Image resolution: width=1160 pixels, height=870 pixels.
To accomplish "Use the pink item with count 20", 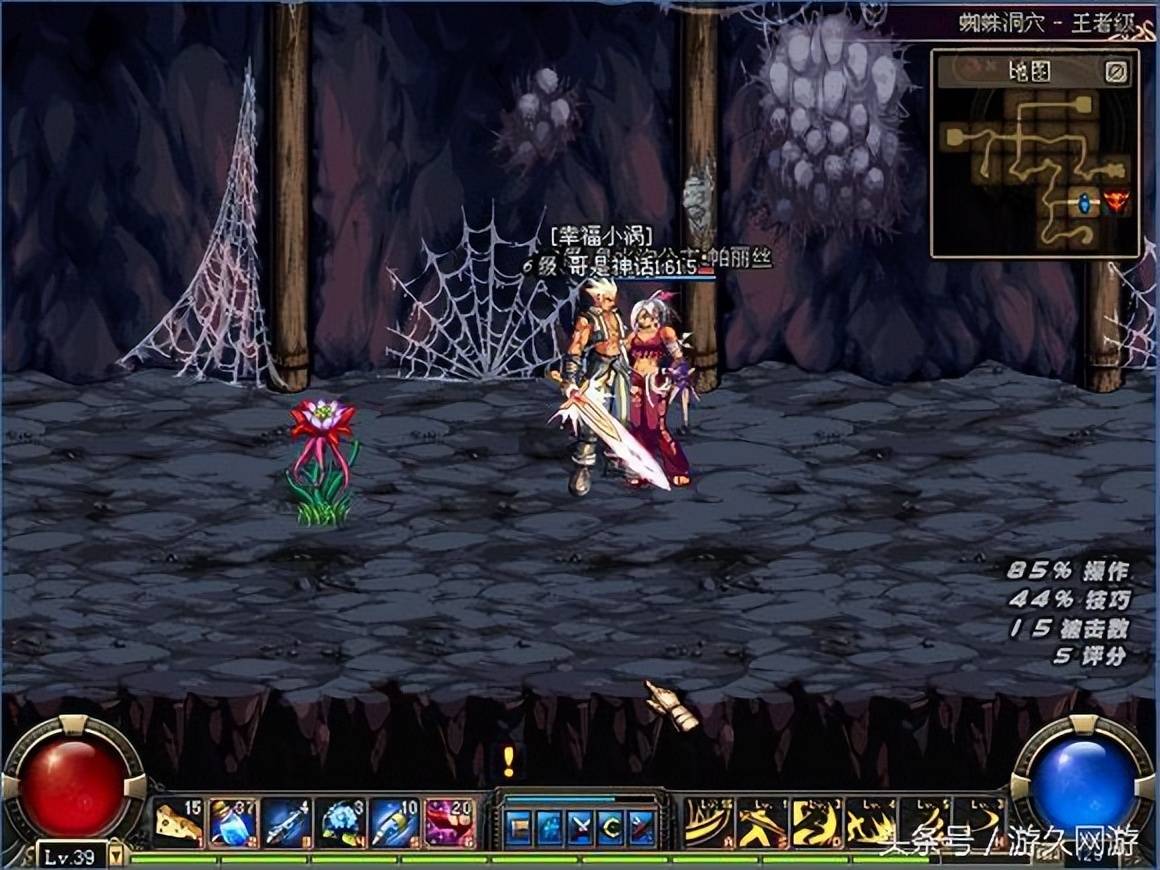I will pos(449,823).
